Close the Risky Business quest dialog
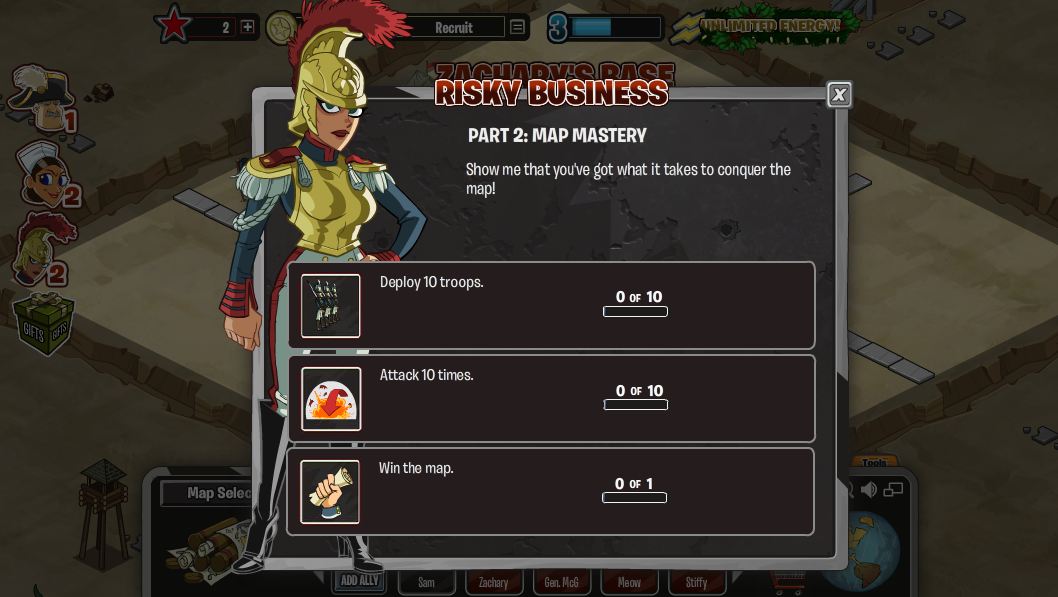The height and width of the screenshot is (597, 1058). coord(839,94)
